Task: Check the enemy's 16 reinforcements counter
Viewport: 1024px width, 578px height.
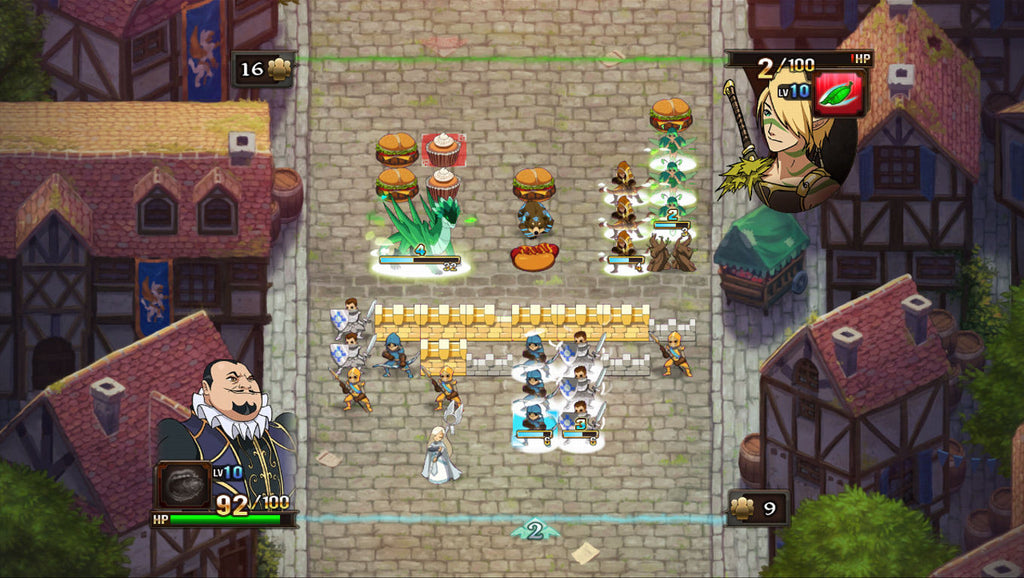Action: pos(264,69)
